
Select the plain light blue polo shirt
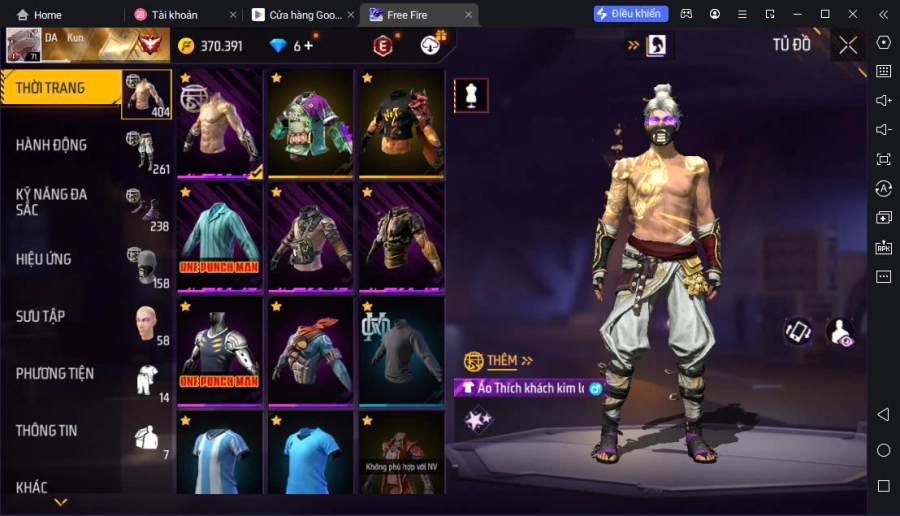(310, 455)
